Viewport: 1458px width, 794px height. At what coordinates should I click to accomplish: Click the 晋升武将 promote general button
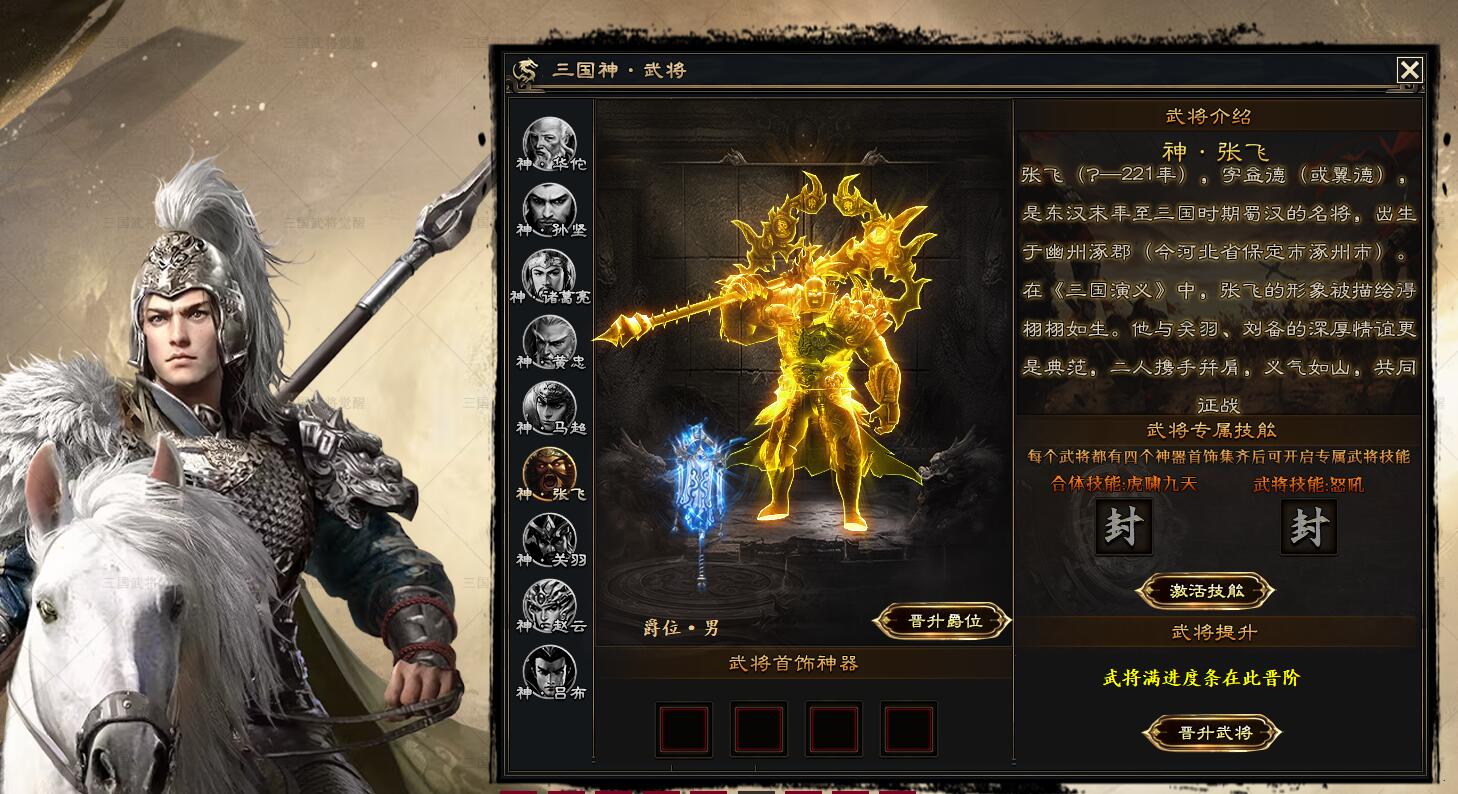tap(1212, 731)
